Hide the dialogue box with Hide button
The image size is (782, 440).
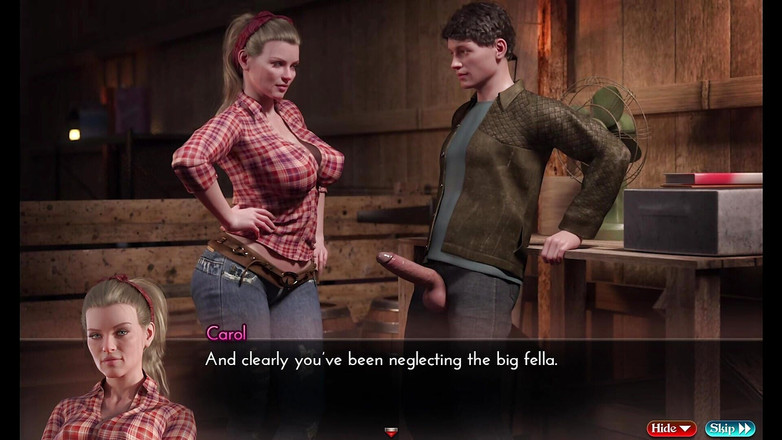[671, 428]
